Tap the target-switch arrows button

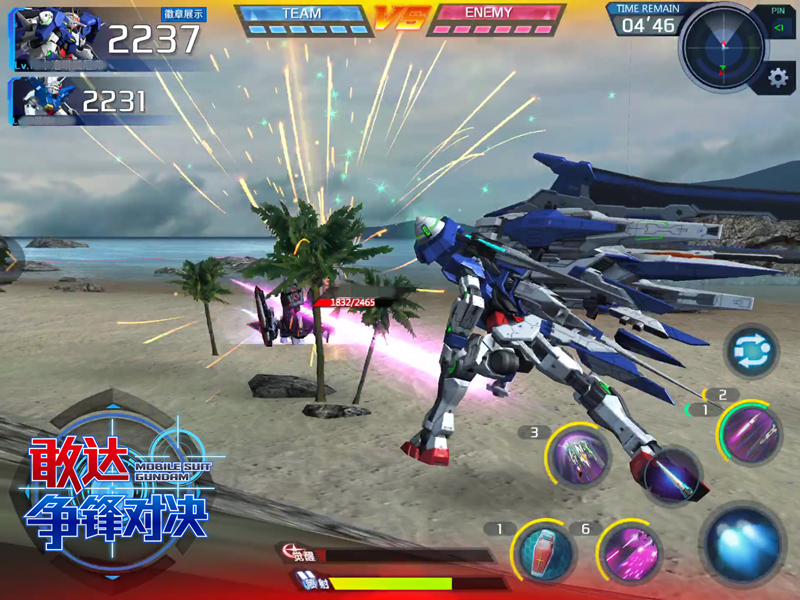751,352
